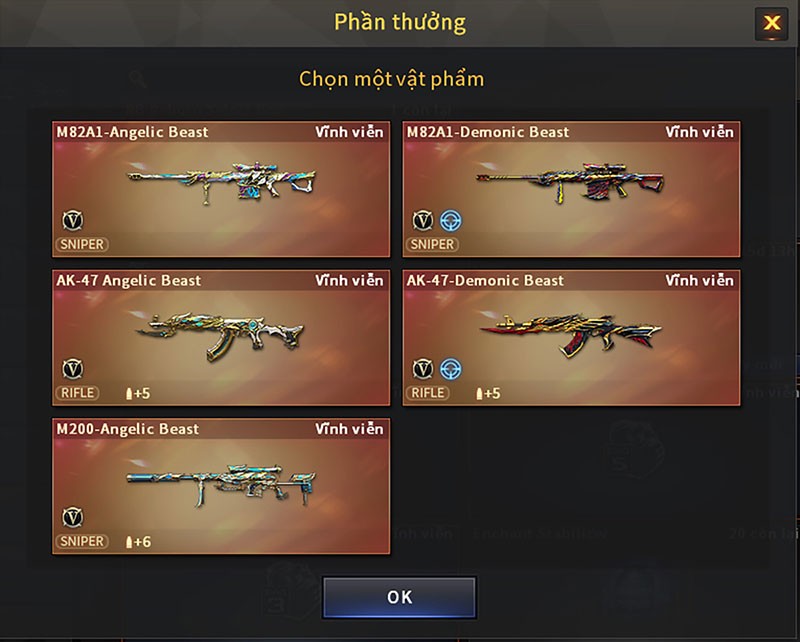Select the M82A1-Angelic Beast sniper reward

(221, 189)
